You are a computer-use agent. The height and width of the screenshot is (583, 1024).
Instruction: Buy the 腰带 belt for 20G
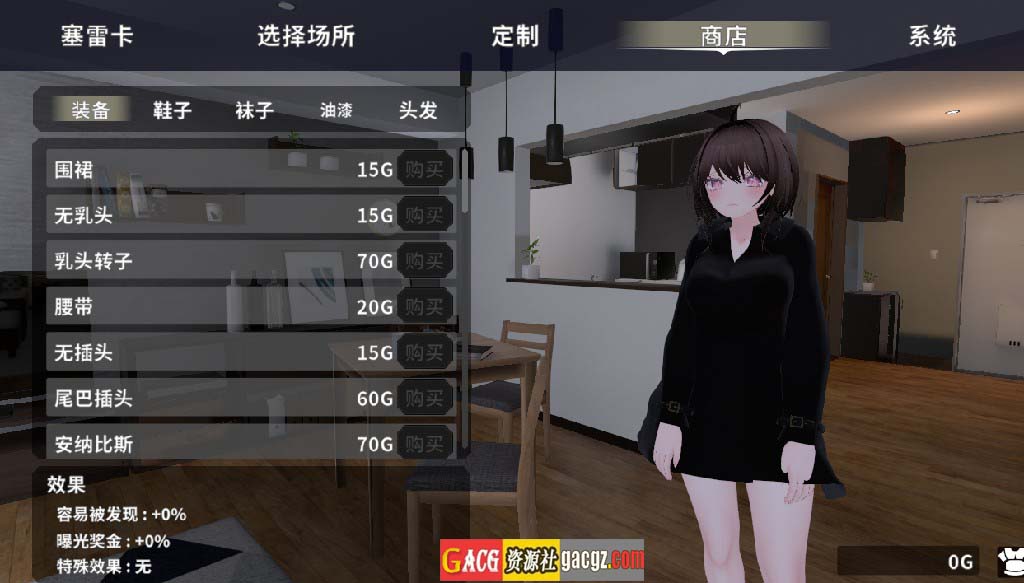tap(424, 307)
